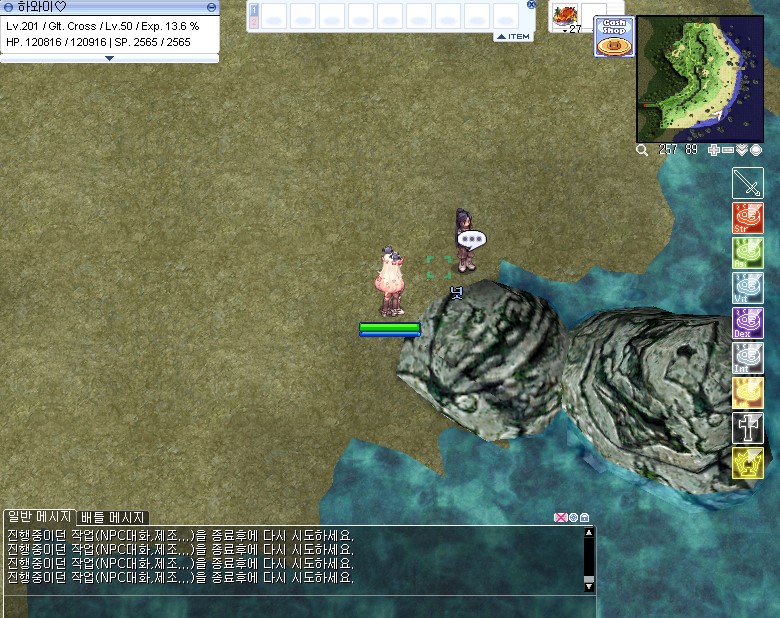Click the sword buff icon
The height and width of the screenshot is (618, 780).
point(747,183)
